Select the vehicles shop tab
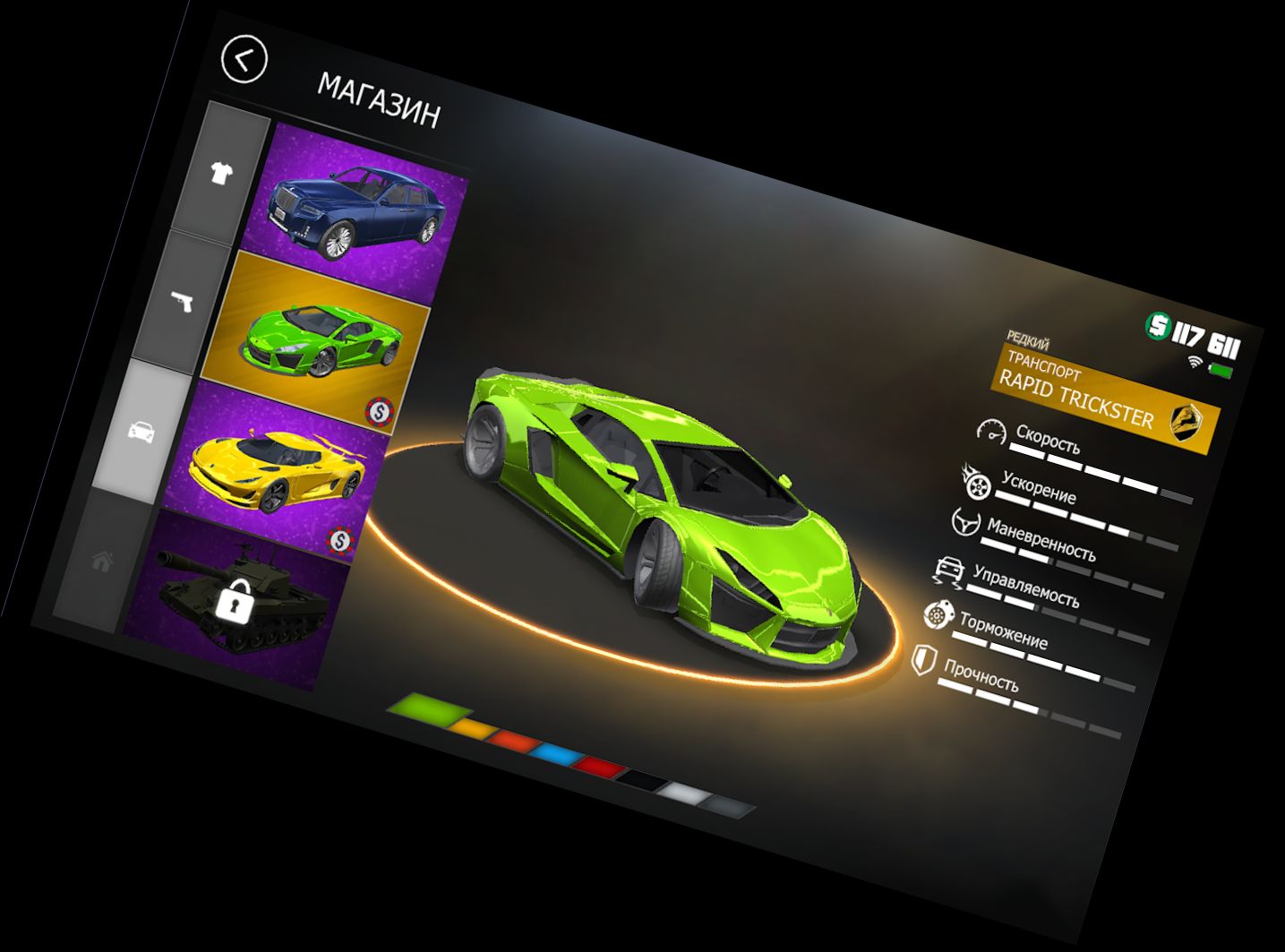Image resolution: width=1285 pixels, height=952 pixels. (x=142, y=432)
